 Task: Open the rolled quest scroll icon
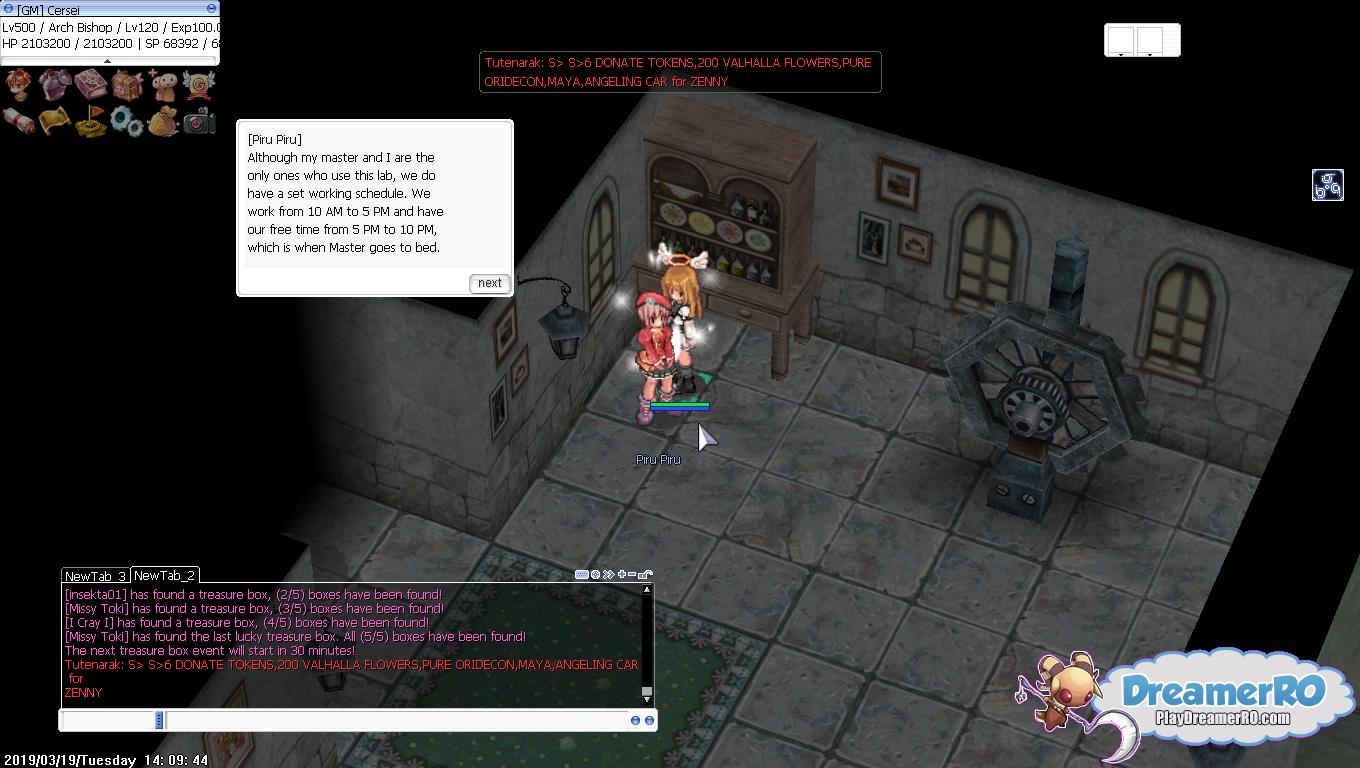19,121
